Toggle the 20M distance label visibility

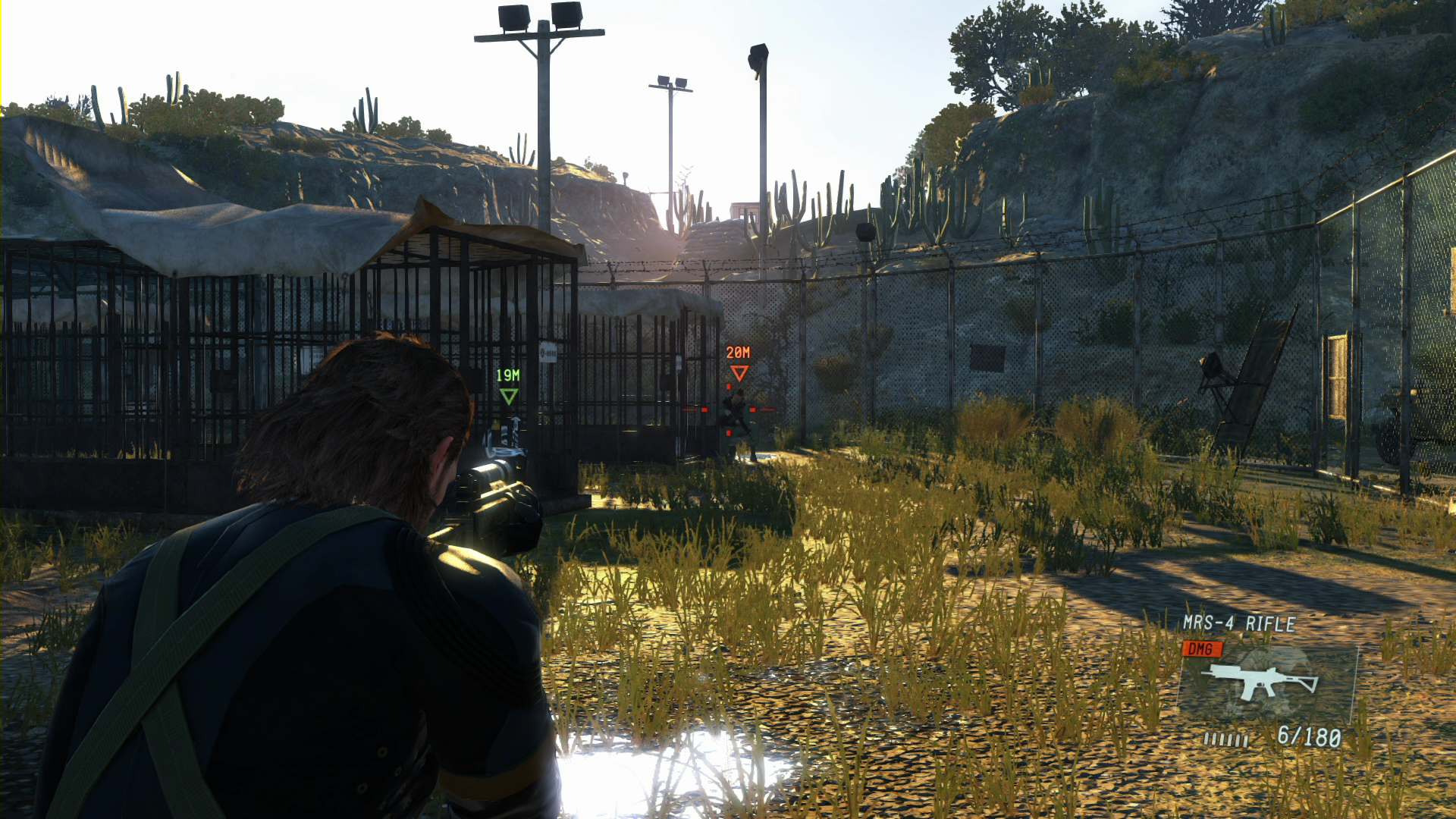point(738,351)
